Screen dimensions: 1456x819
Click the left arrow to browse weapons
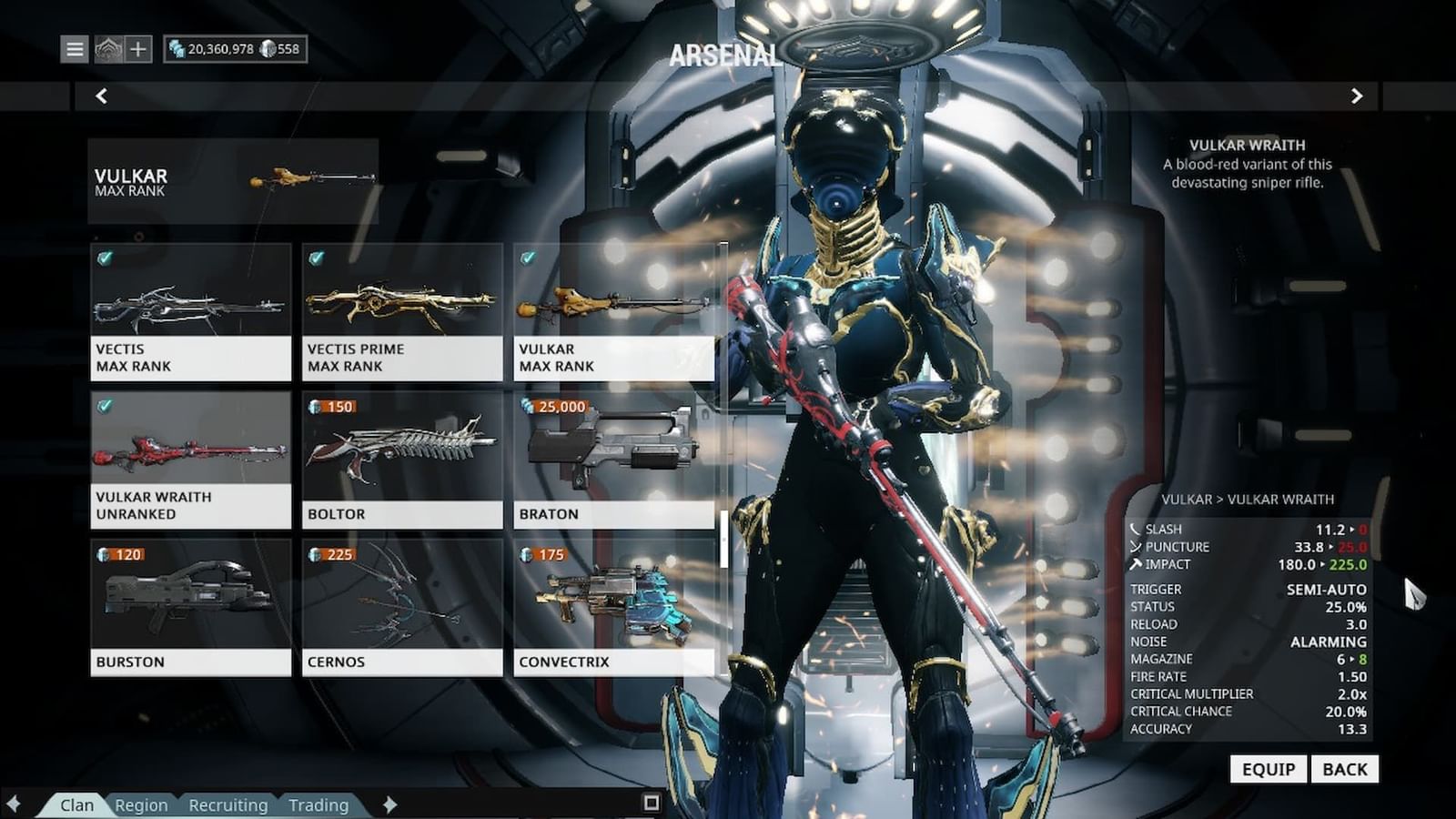101,96
